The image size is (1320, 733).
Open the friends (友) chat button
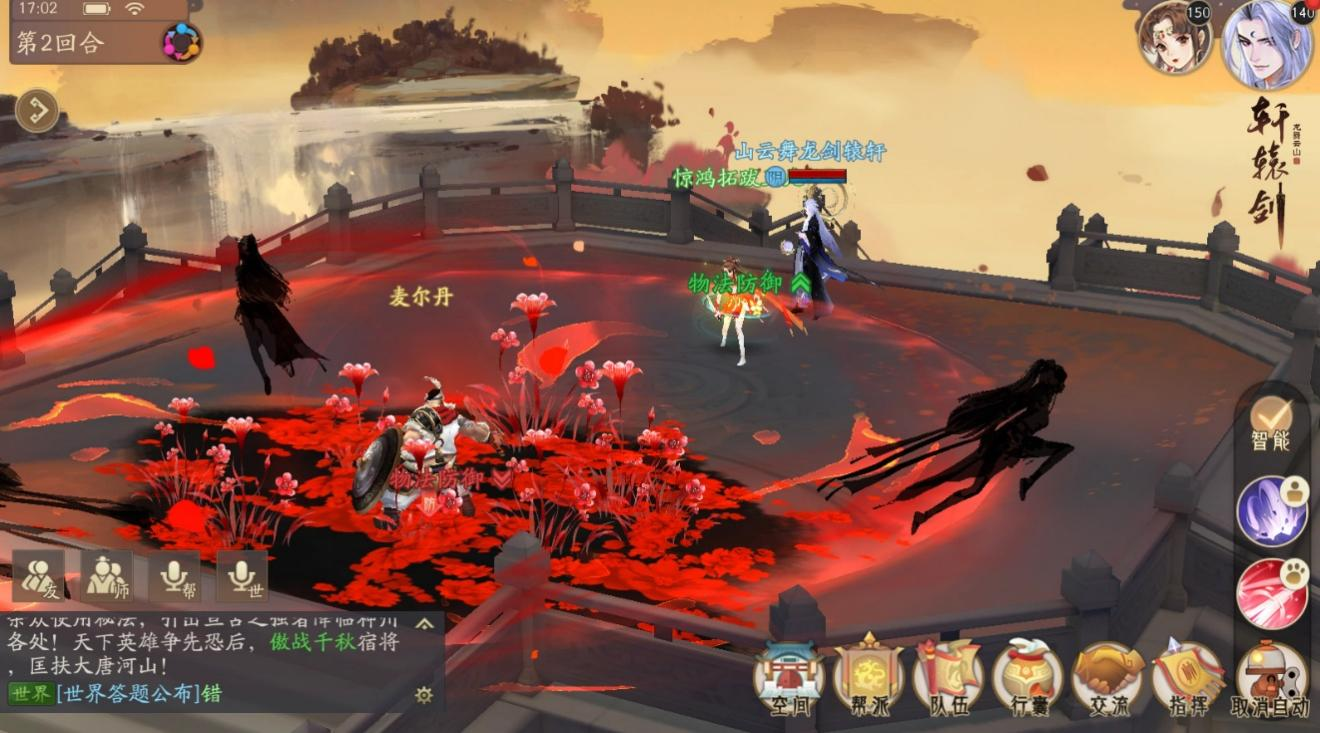pyautogui.click(x=39, y=576)
